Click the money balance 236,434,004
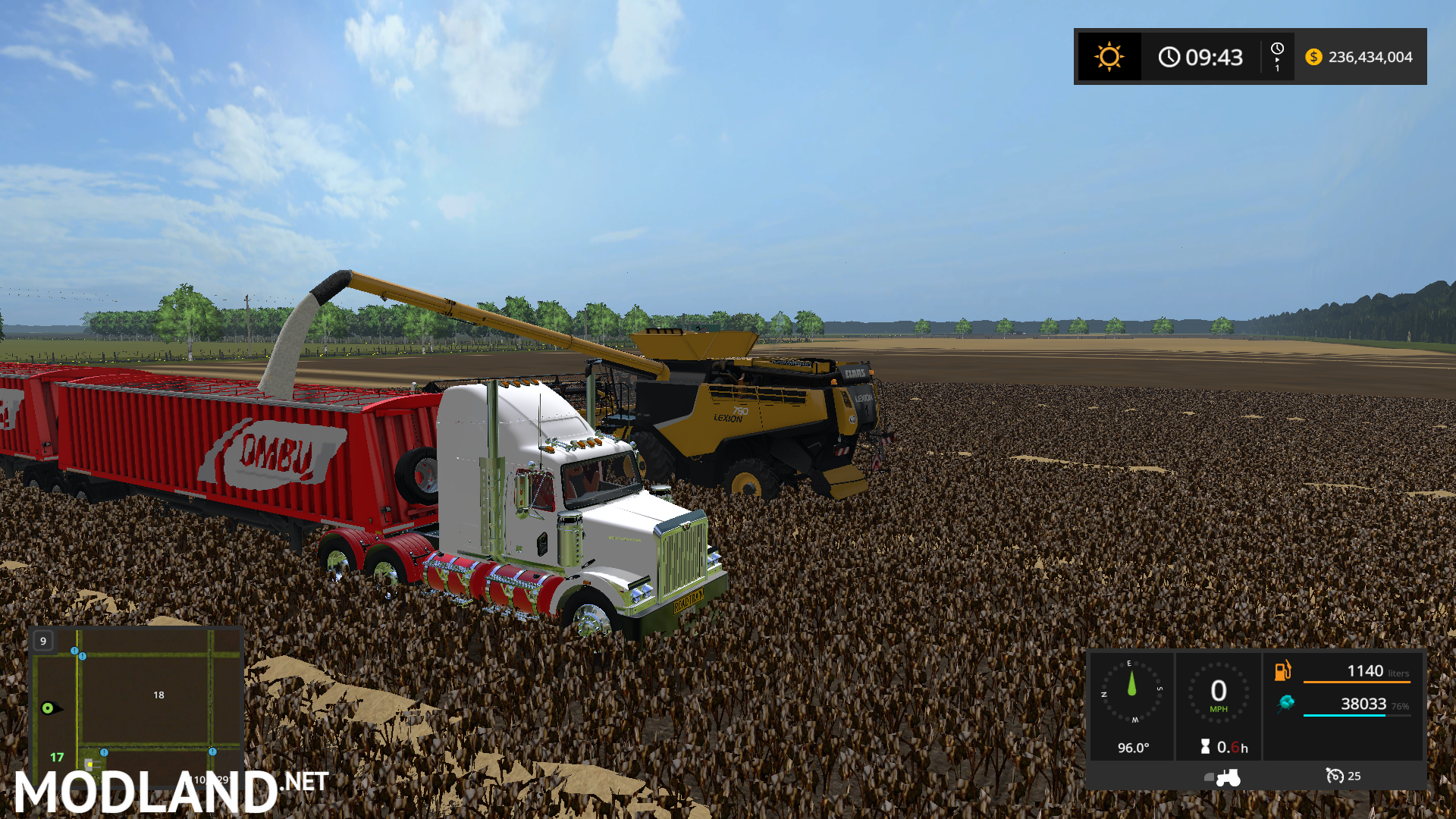Image resolution: width=1456 pixels, height=819 pixels. (x=1370, y=57)
